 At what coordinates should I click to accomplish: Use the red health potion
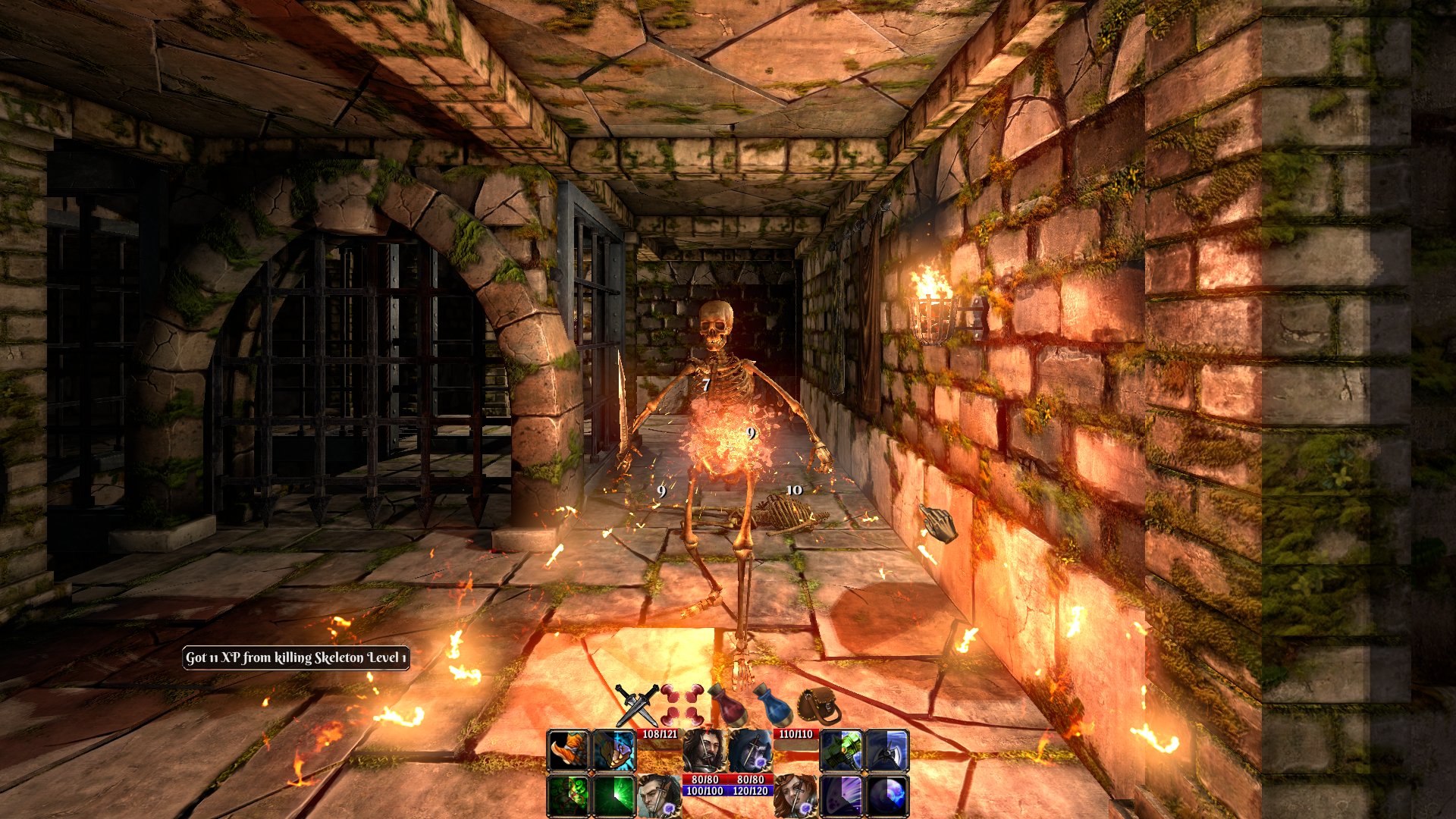coord(726,705)
